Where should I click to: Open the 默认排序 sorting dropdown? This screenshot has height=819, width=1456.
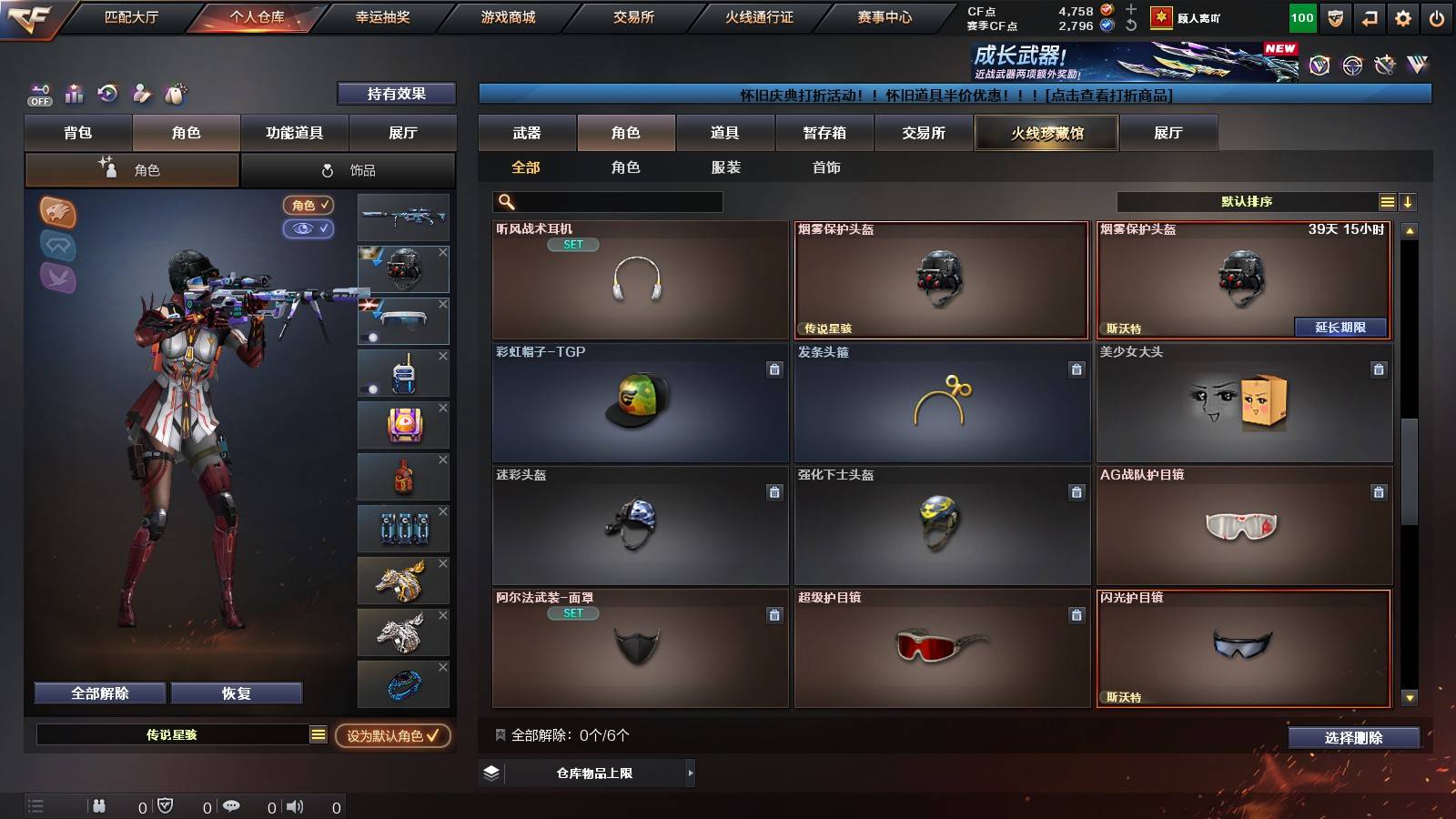pos(1247,202)
